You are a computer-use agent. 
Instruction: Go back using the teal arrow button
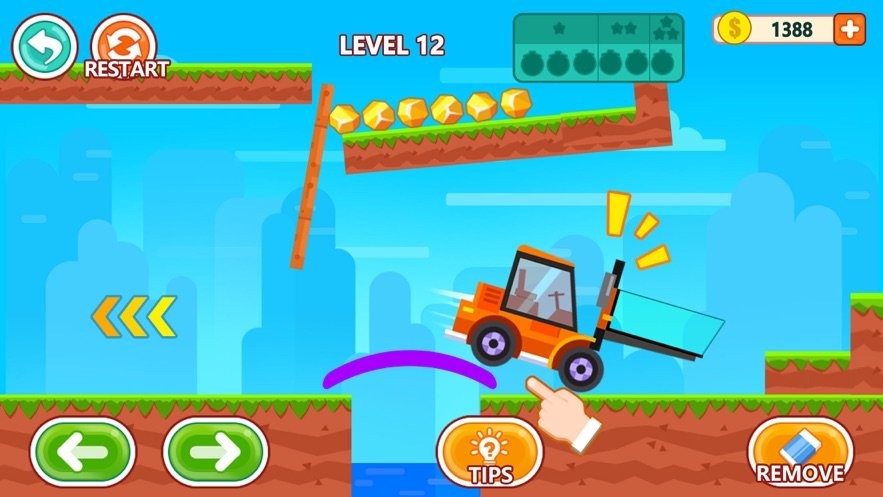pos(44,45)
